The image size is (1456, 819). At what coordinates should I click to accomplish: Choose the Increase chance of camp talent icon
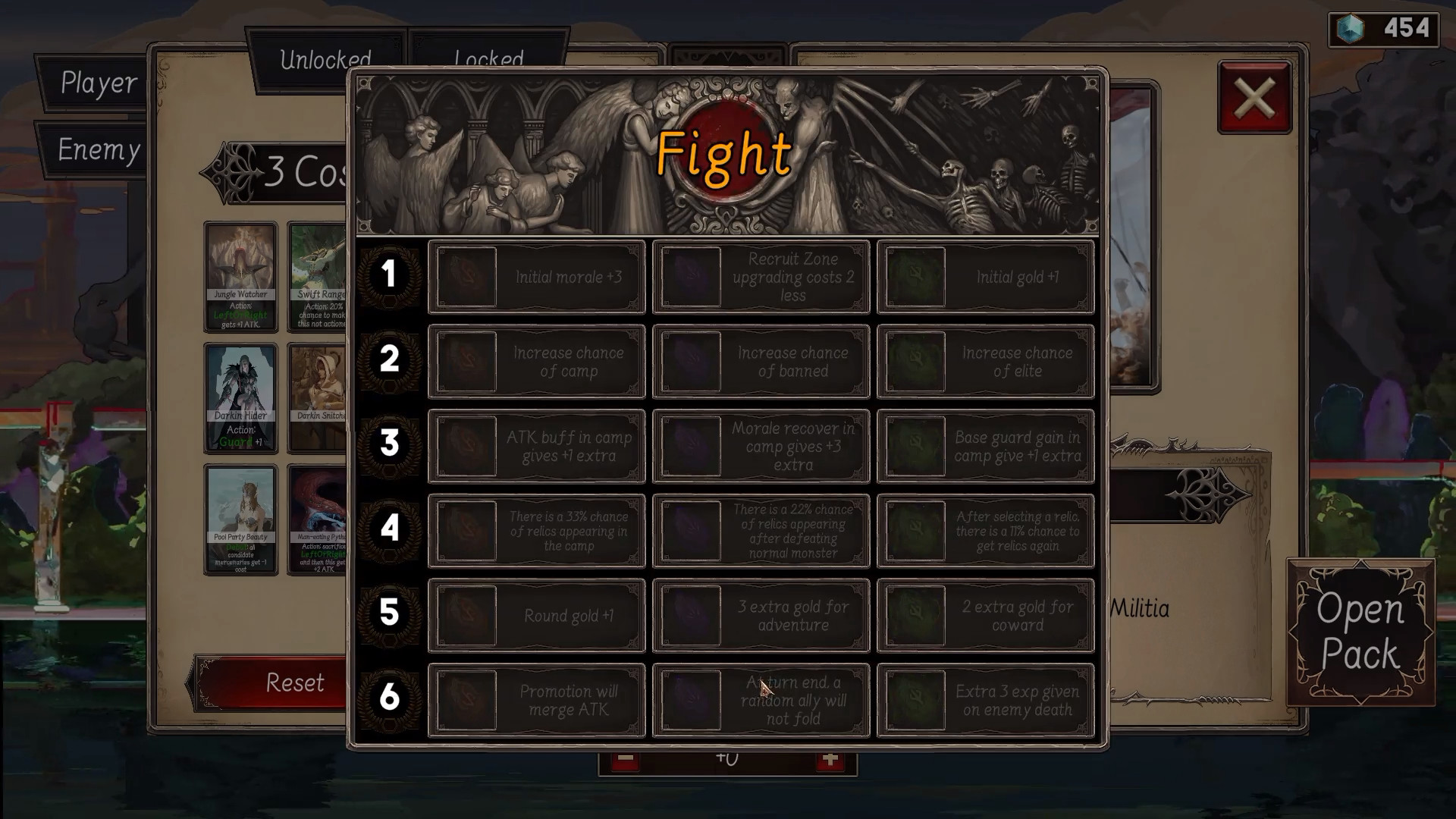pyautogui.click(x=465, y=361)
